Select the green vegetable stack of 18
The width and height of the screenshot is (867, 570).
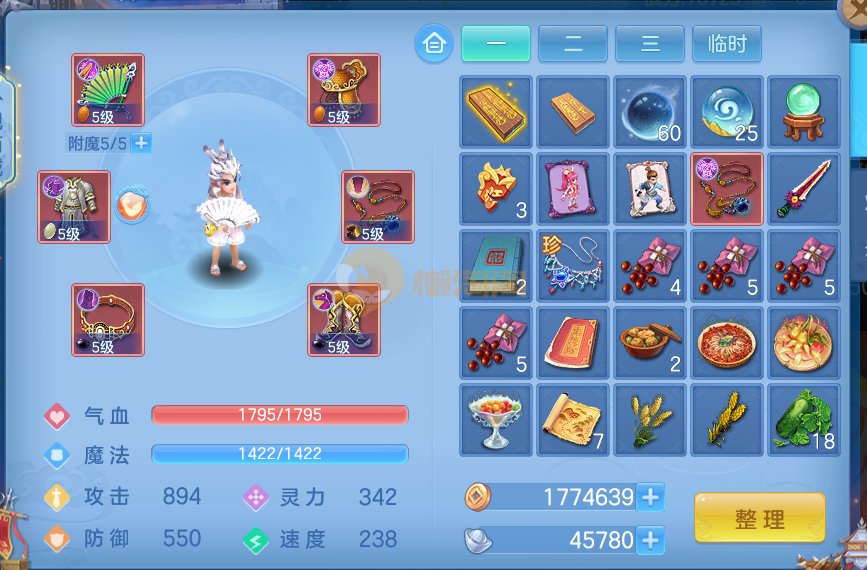803,419
